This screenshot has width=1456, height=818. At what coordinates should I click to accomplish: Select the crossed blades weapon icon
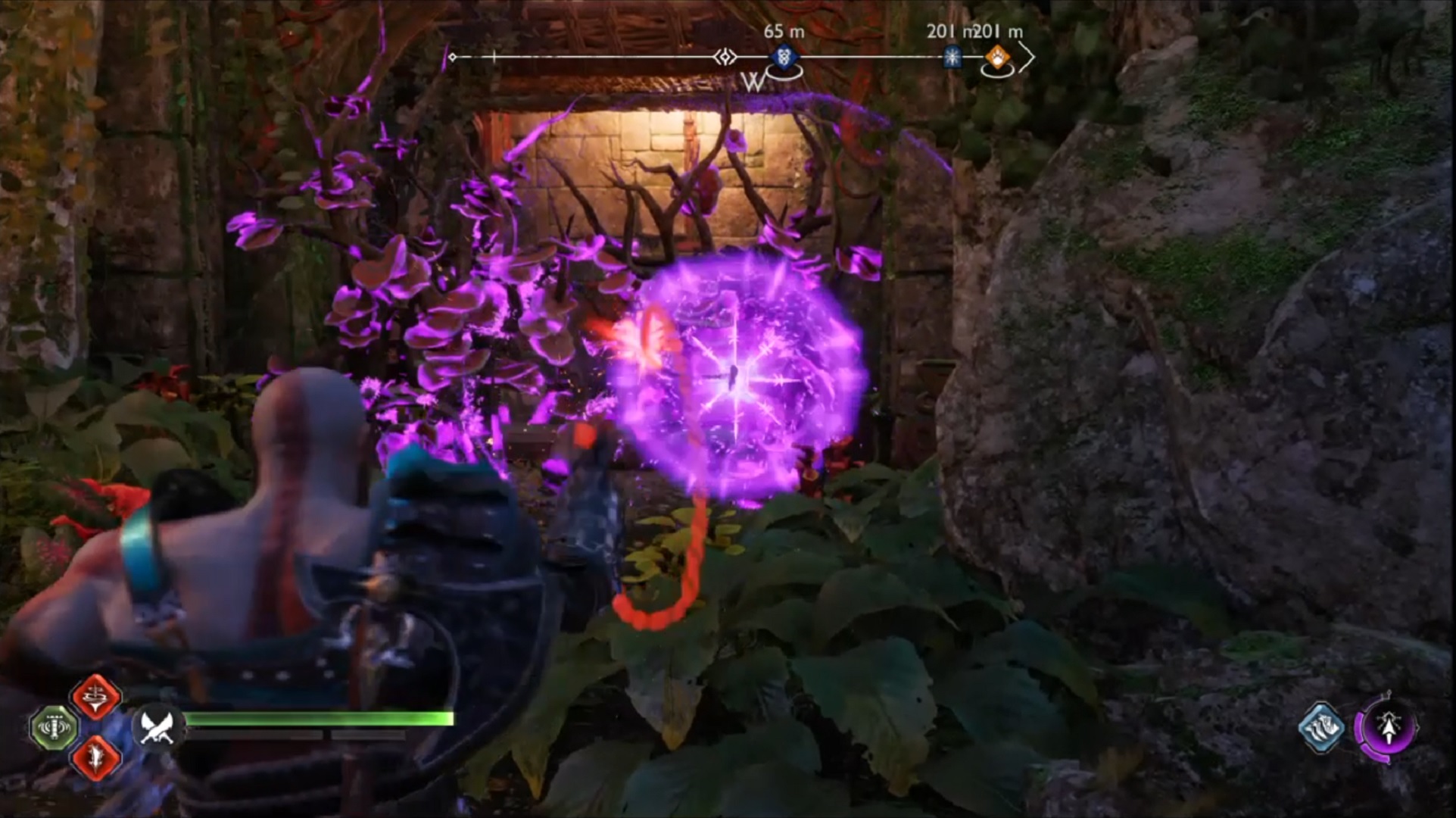(158, 727)
